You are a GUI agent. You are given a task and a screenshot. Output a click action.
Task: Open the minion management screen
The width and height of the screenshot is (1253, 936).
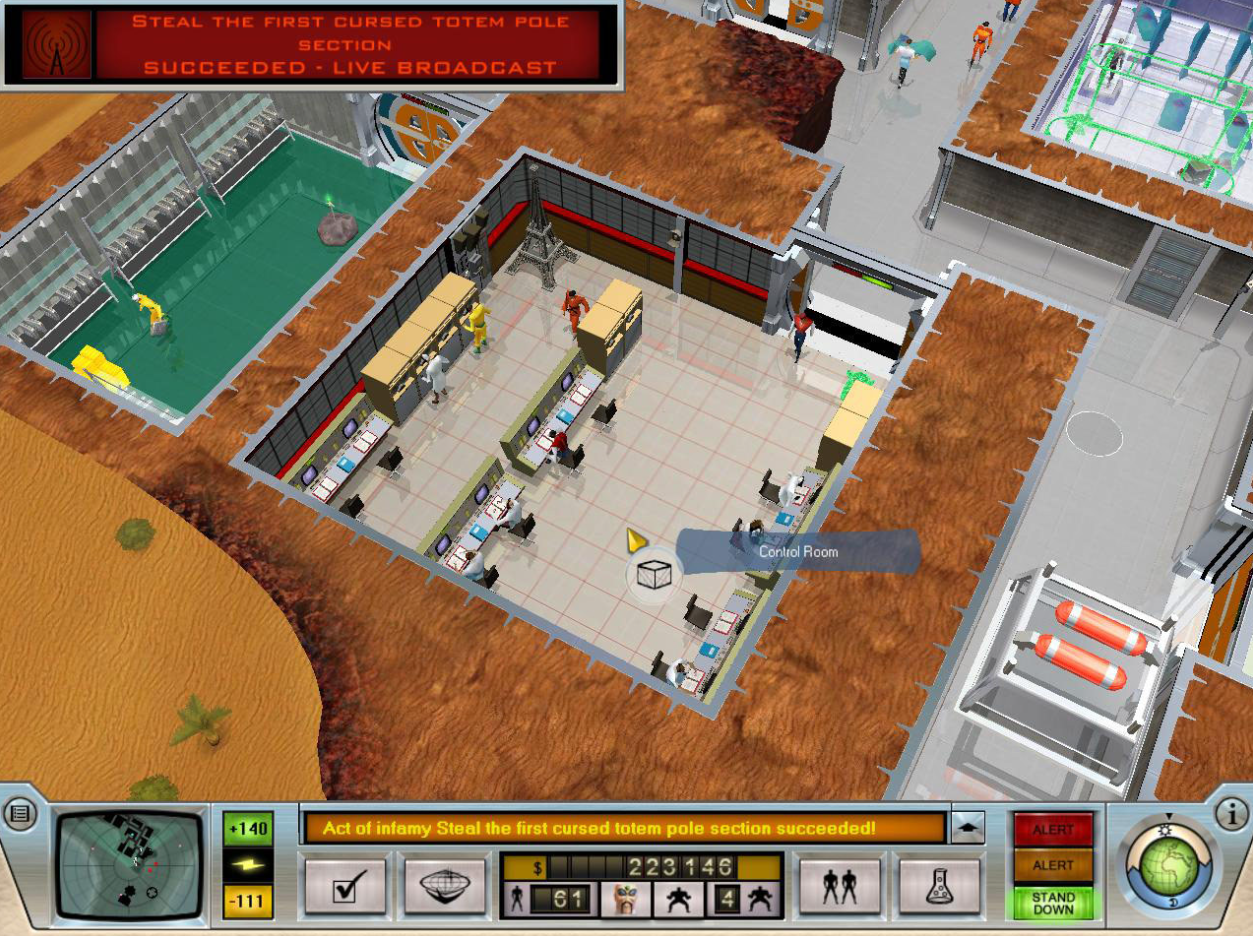point(838,886)
